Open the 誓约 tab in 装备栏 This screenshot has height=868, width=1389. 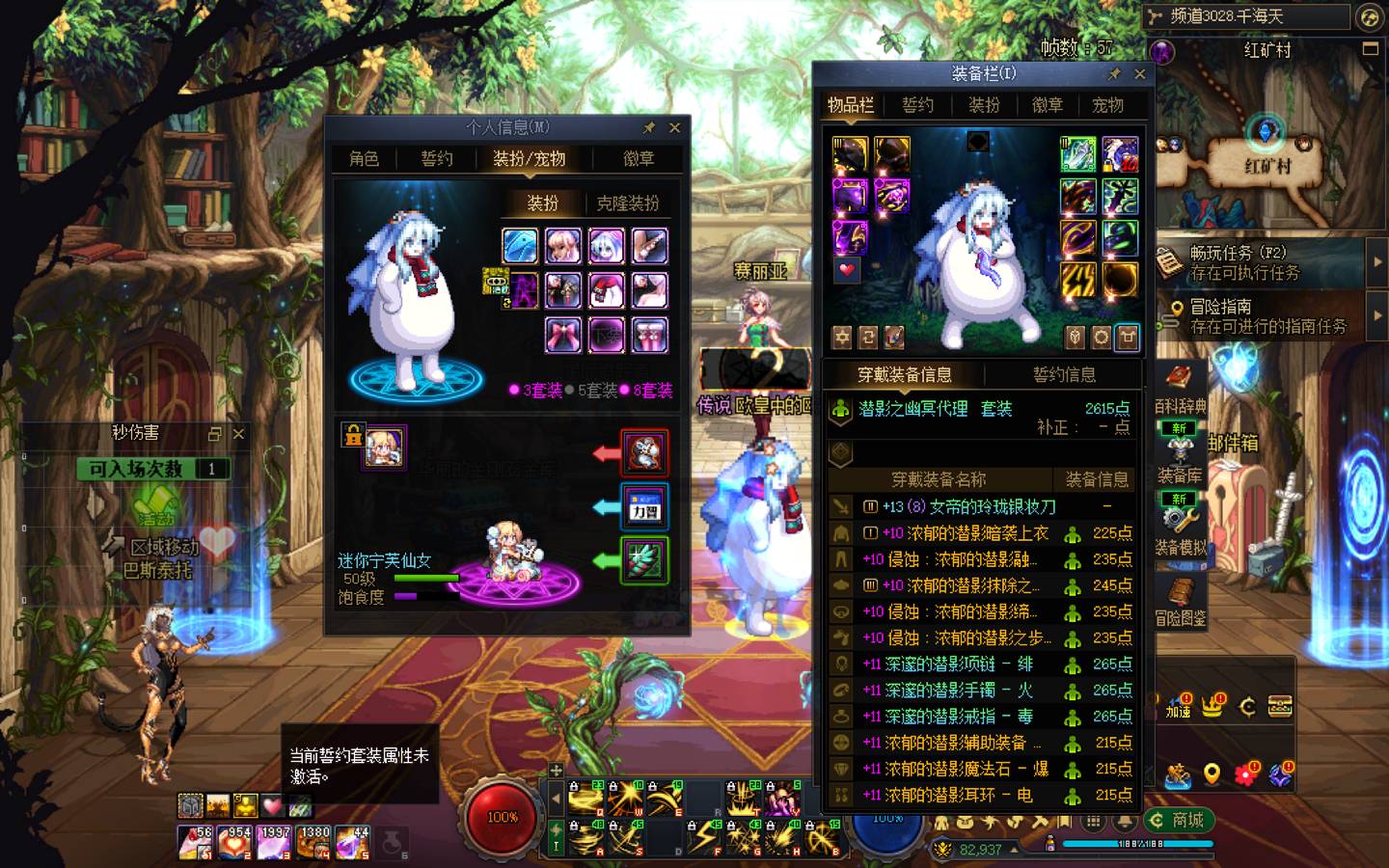917,105
